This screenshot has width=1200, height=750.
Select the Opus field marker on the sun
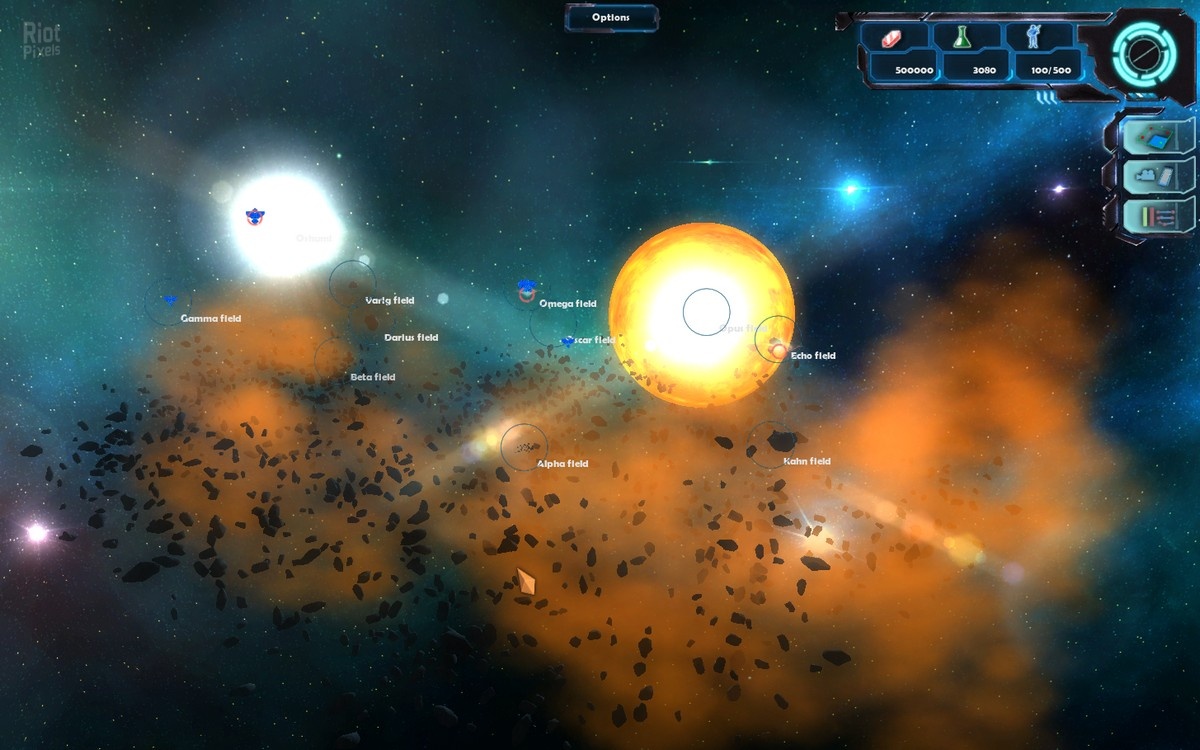706,312
